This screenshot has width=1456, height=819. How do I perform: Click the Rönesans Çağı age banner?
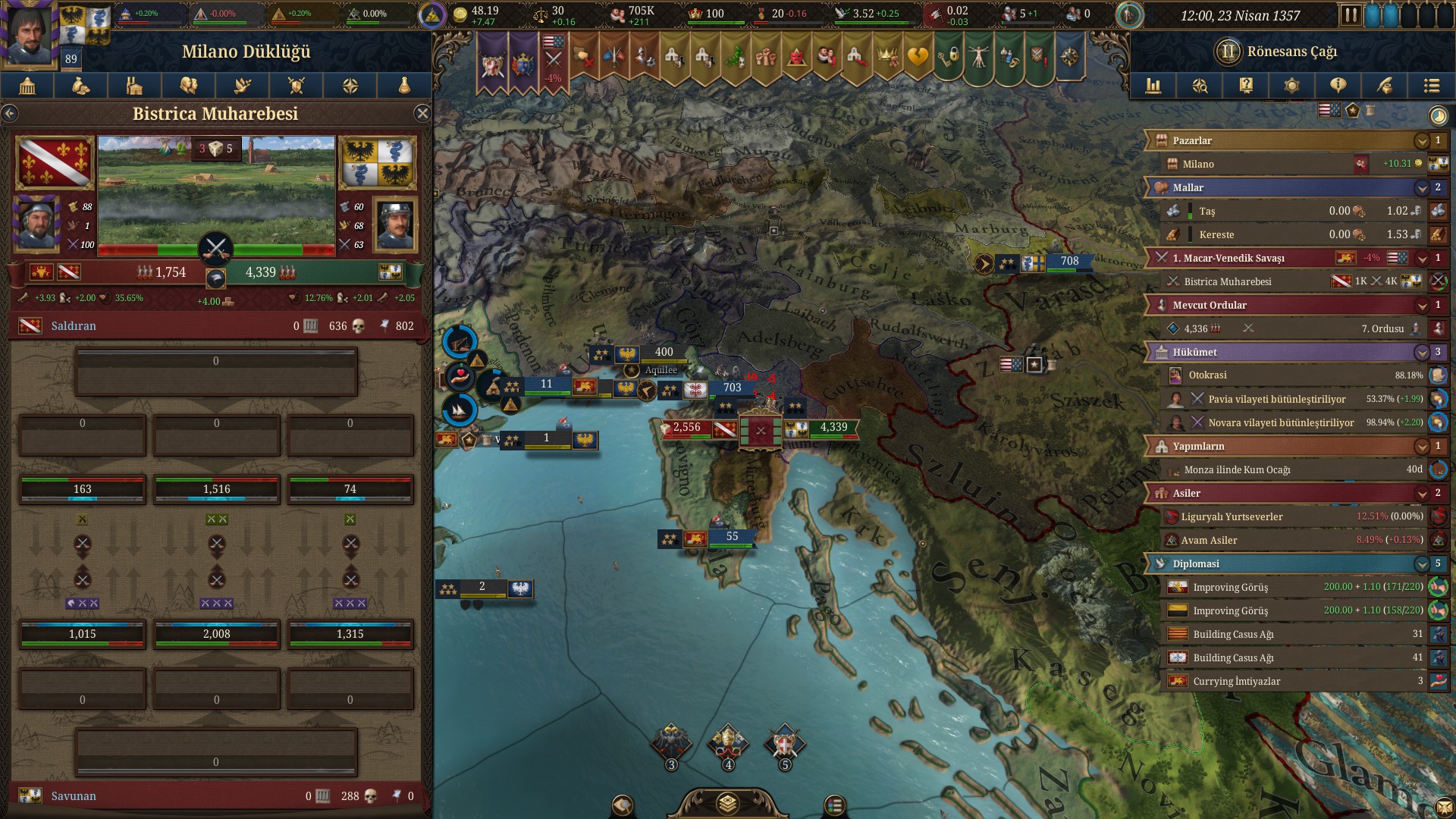coord(1291,52)
